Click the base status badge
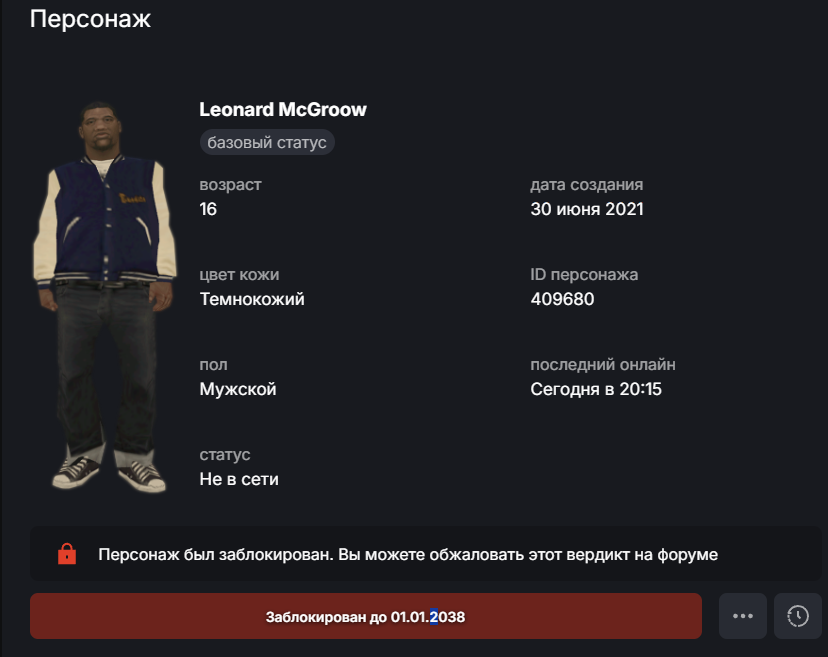The height and width of the screenshot is (657, 828). click(267, 143)
